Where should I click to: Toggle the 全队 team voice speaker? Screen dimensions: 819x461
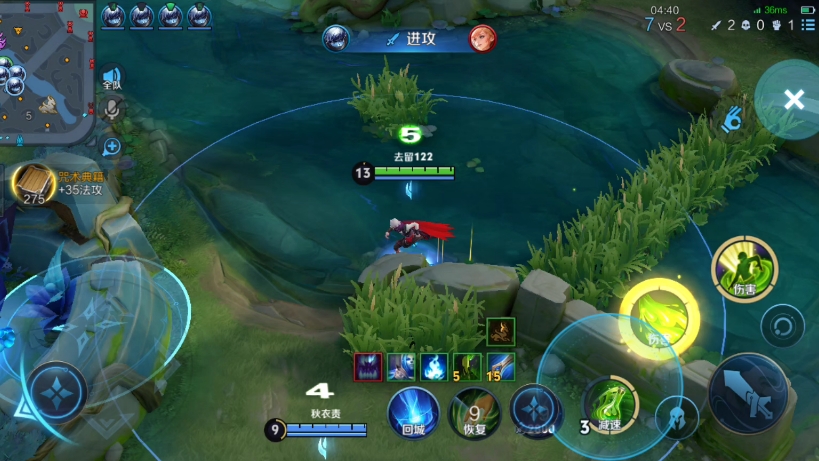coord(111,78)
